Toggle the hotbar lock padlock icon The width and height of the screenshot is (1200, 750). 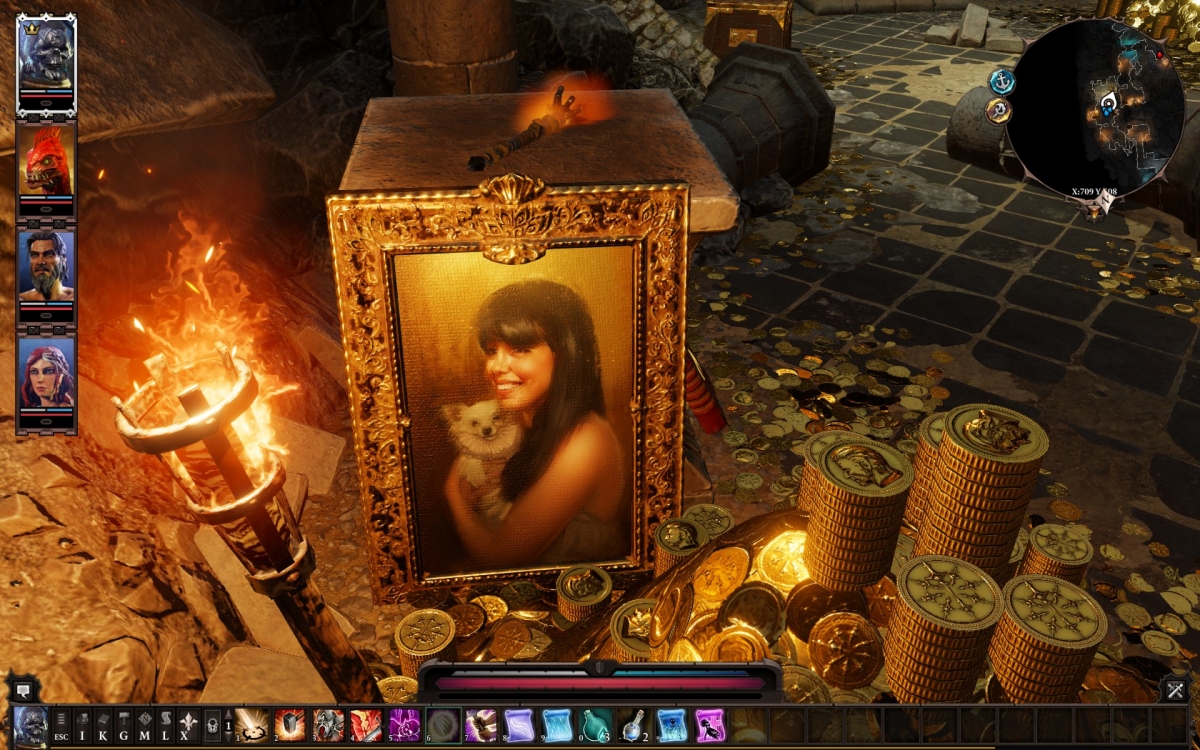(x=212, y=723)
